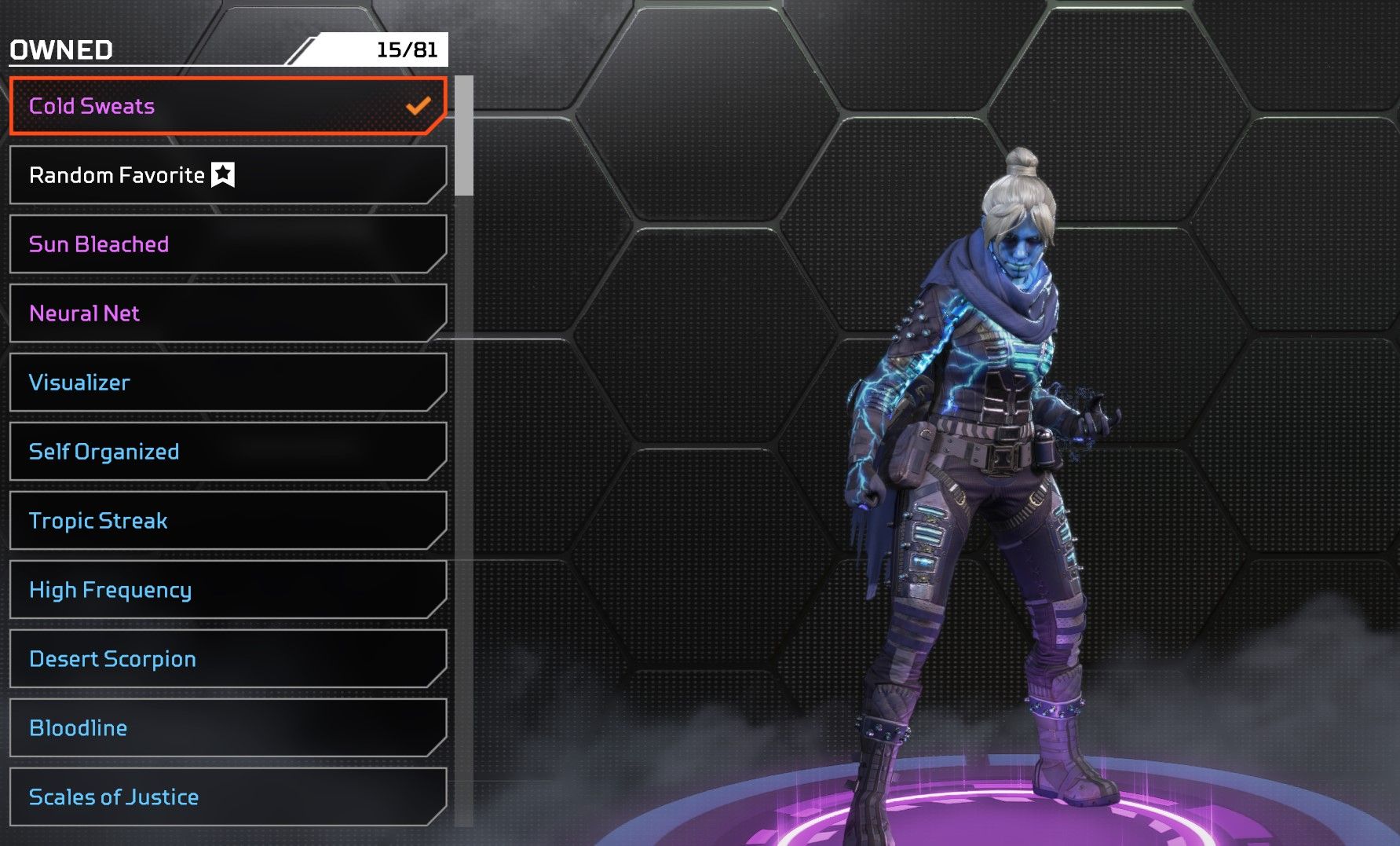The image size is (1400, 846).
Task: Preview the Tropic Streak skin
Action: point(228,521)
